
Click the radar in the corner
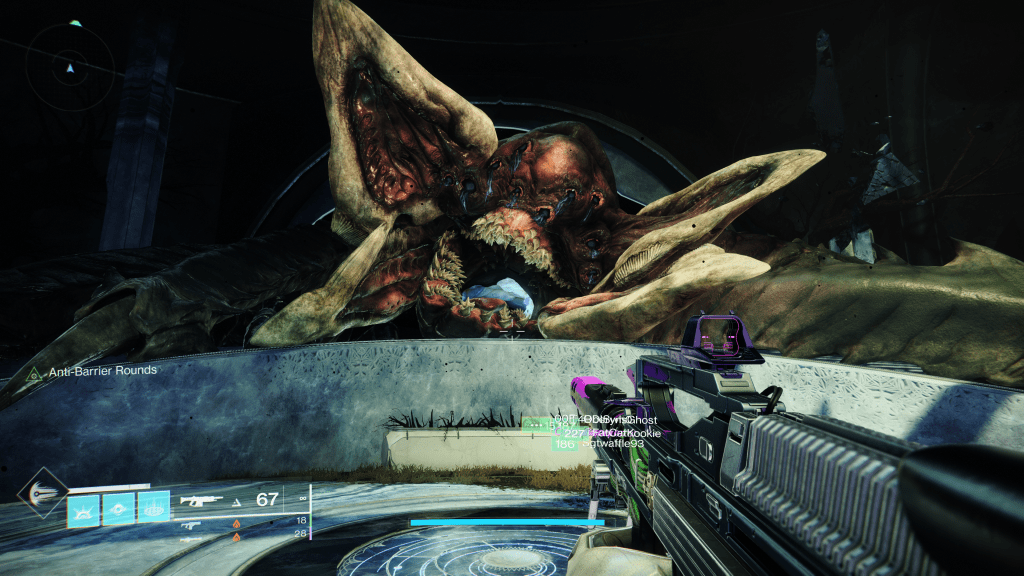click(69, 69)
